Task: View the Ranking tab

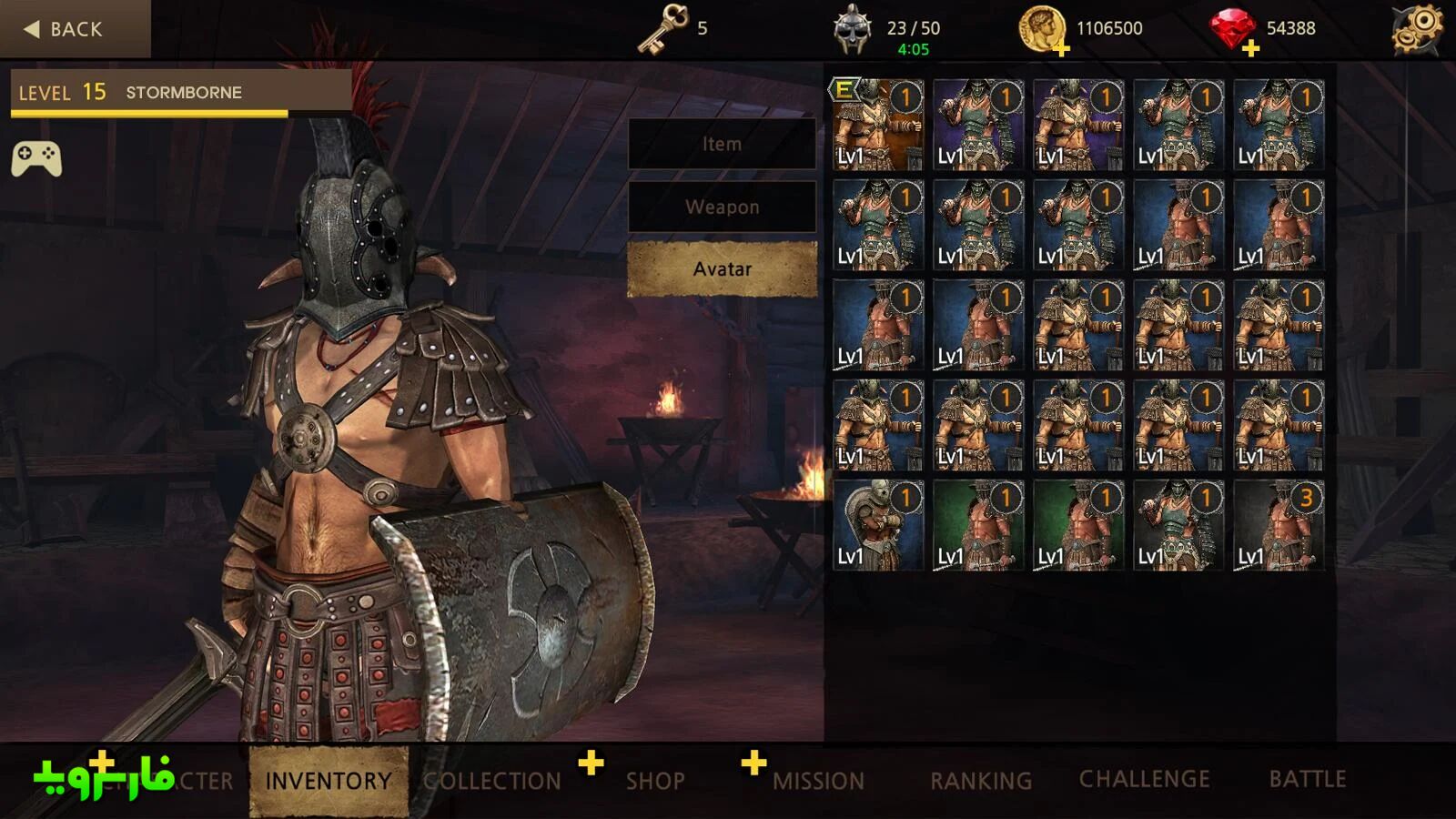Action: [980, 781]
